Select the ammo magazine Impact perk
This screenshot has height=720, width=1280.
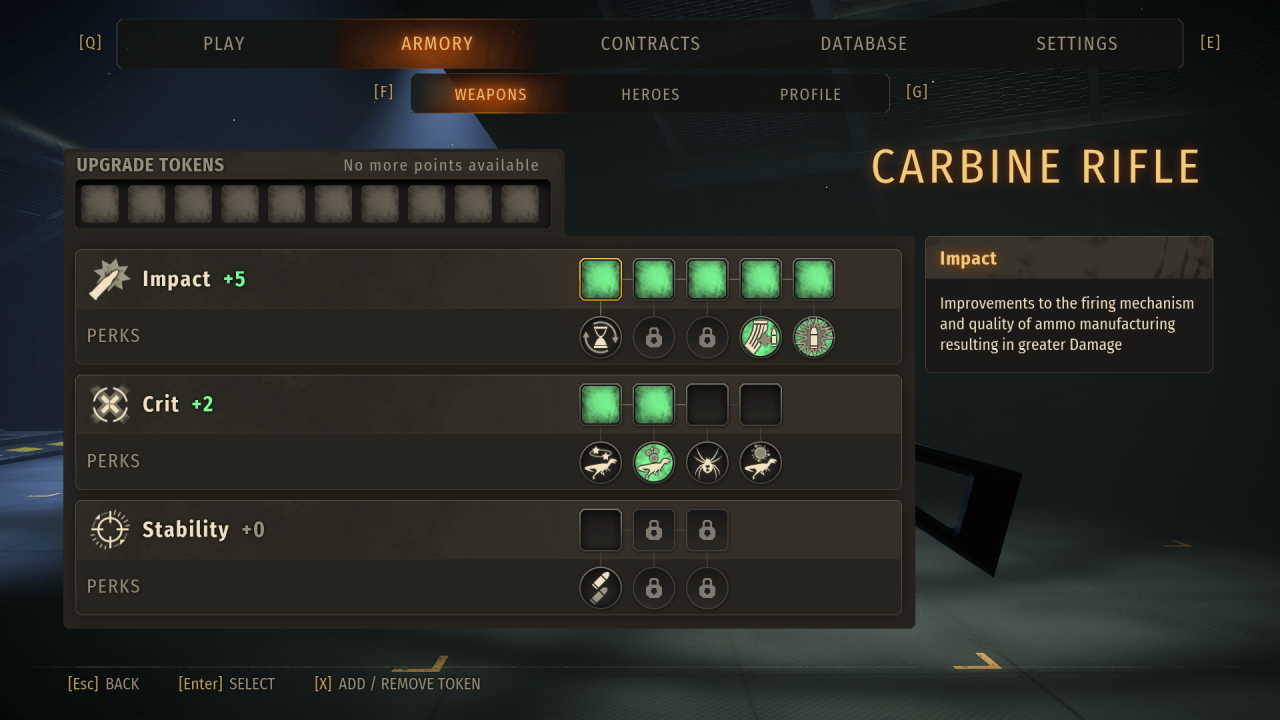click(x=760, y=337)
